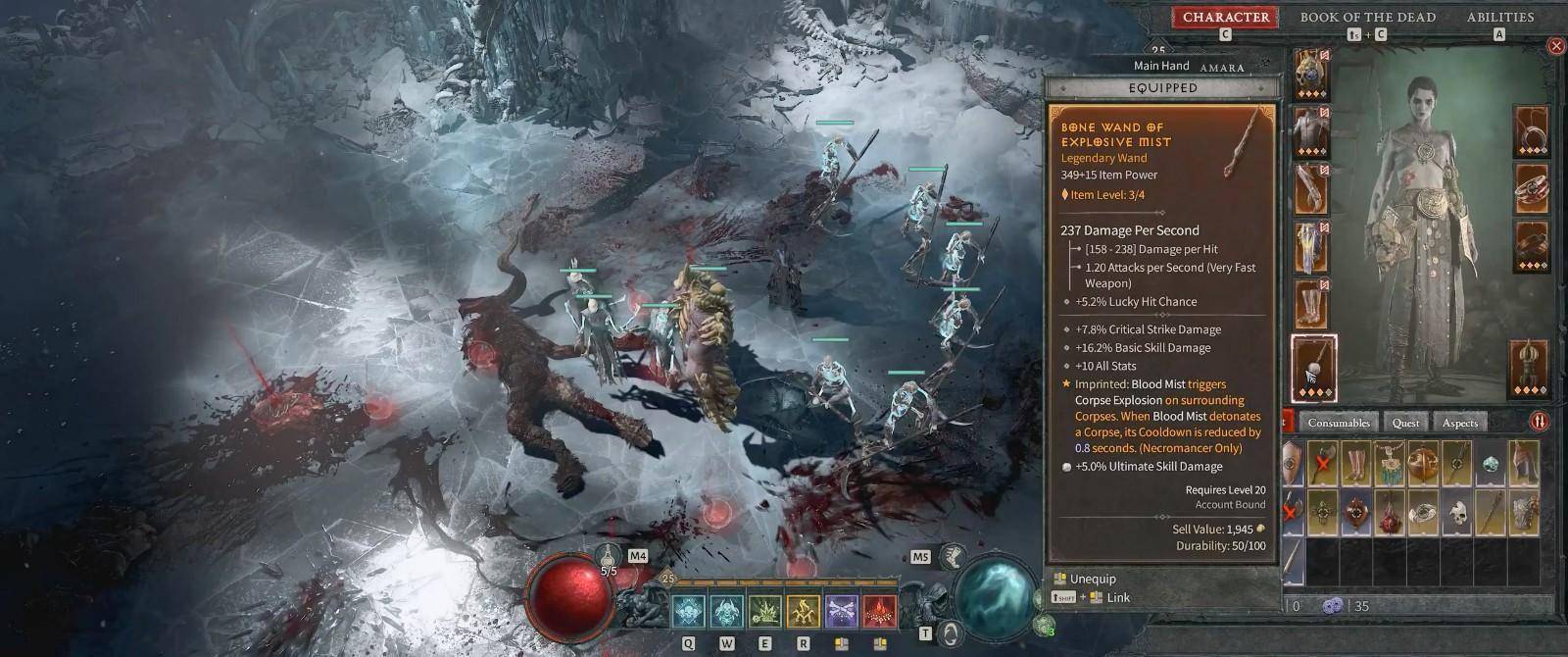Select the equipped off-hand focus slot
The width and height of the screenshot is (1568, 657).
click(x=1531, y=368)
